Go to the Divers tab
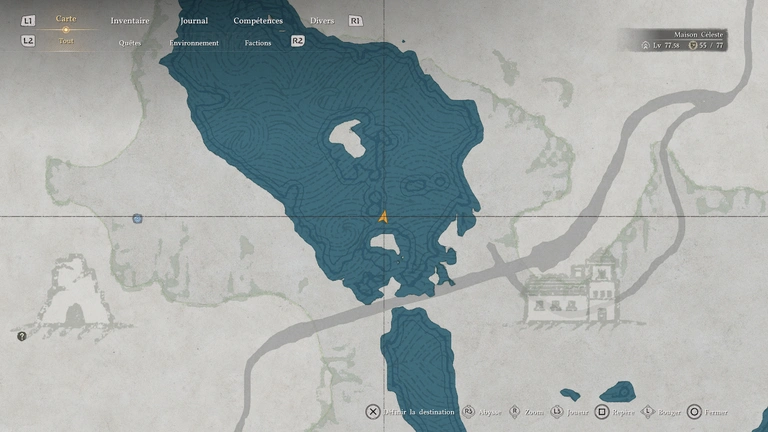 322,20
